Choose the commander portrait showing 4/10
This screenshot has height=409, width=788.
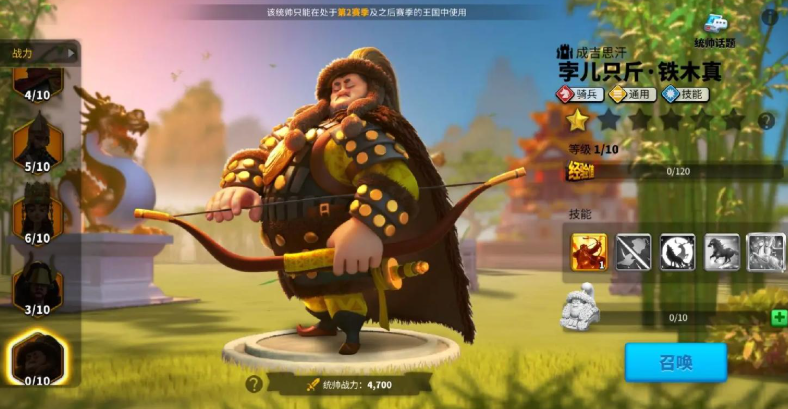[x=37, y=82]
